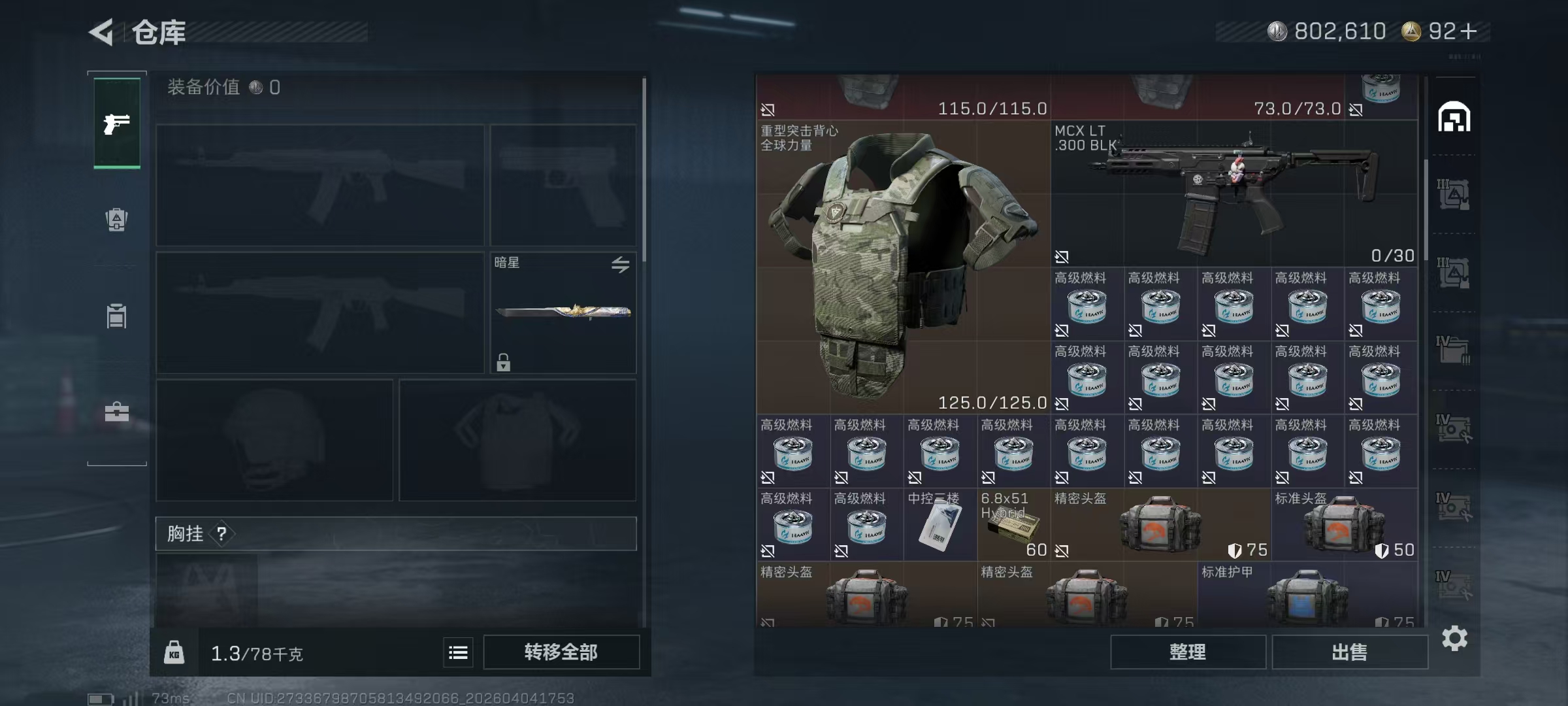1568x706 pixels.
Task: Click the swap arrows on 暗星 slot
Action: pos(620,264)
